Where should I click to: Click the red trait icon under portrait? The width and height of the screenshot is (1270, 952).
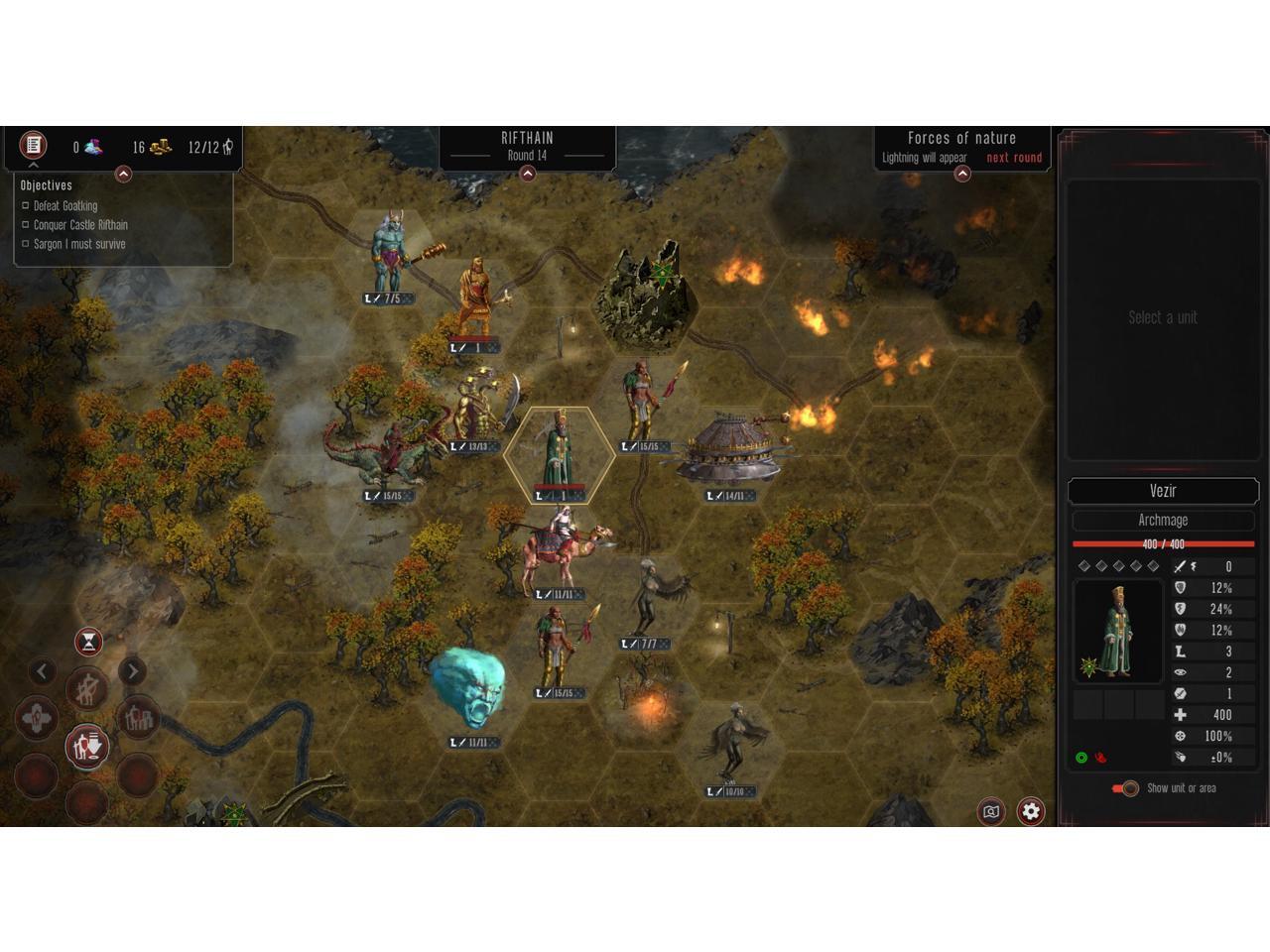[1100, 758]
